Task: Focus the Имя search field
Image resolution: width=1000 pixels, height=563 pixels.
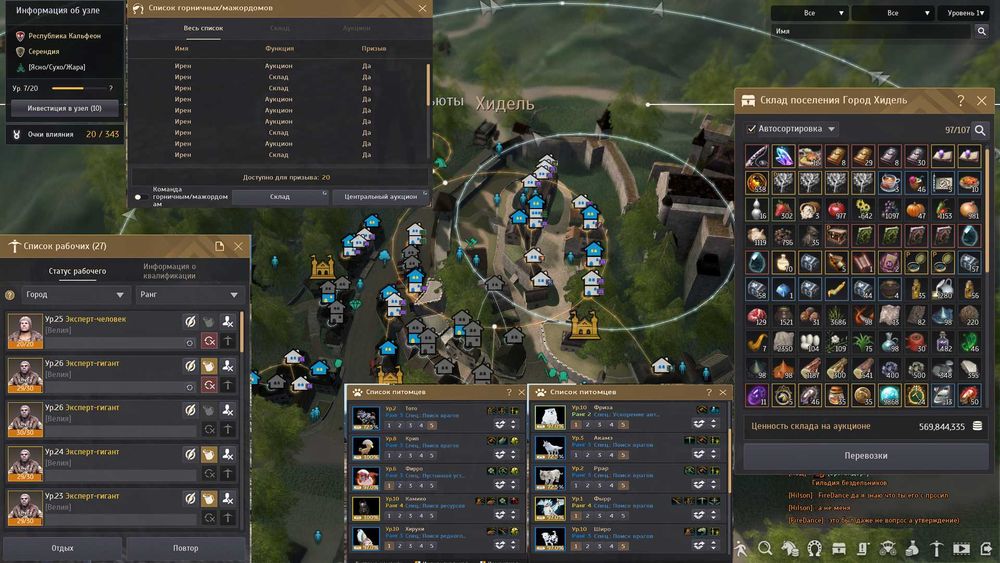Action: (x=872, y=32)
